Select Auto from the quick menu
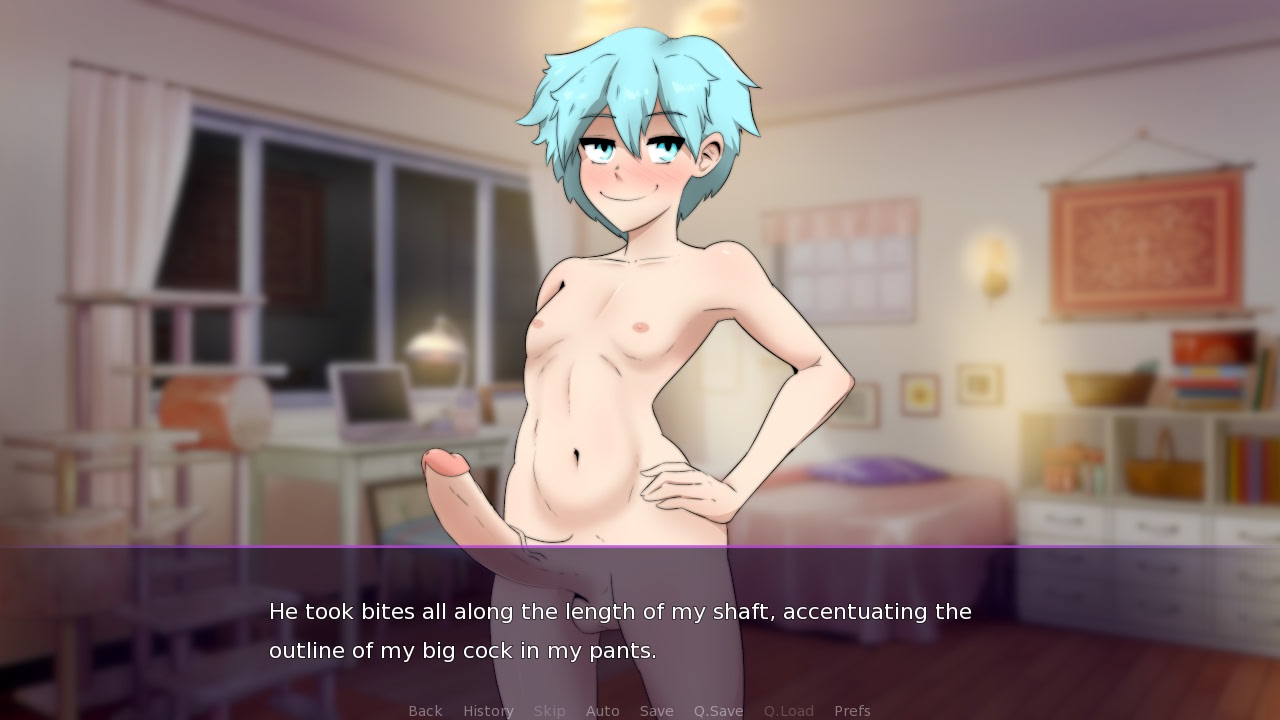Image resolution: width=1280 pixels, height=720 pixels. point(603,710)
